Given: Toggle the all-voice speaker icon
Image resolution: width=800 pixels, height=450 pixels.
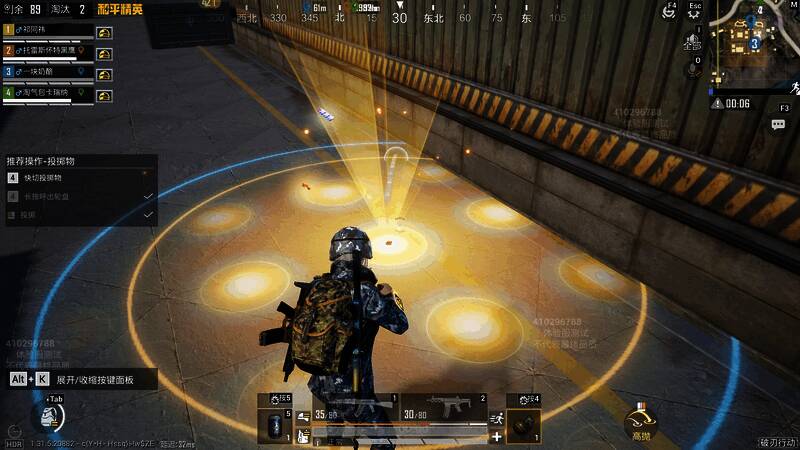Looking at the screenshot, I should (x=692, y=44).
